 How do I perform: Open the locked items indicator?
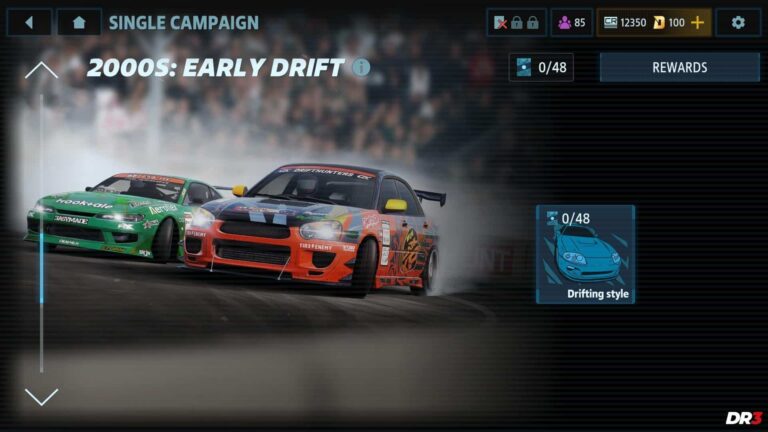point(516,22)
